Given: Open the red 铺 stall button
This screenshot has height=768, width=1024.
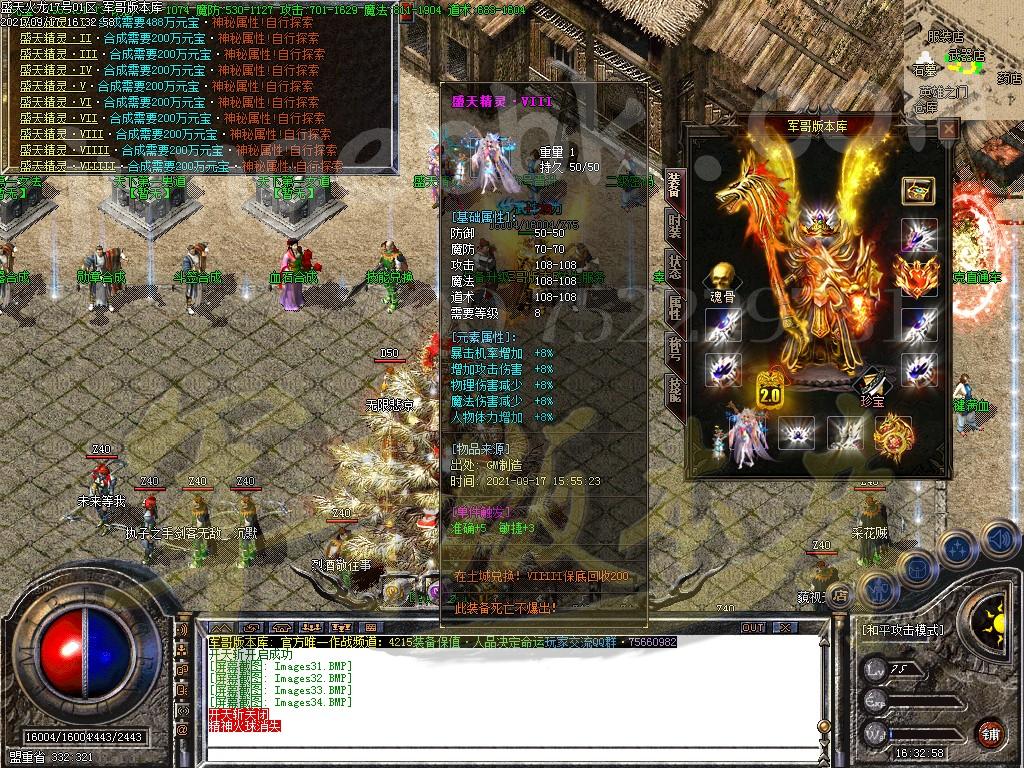Looking at the screenshot, I should 990,732.
